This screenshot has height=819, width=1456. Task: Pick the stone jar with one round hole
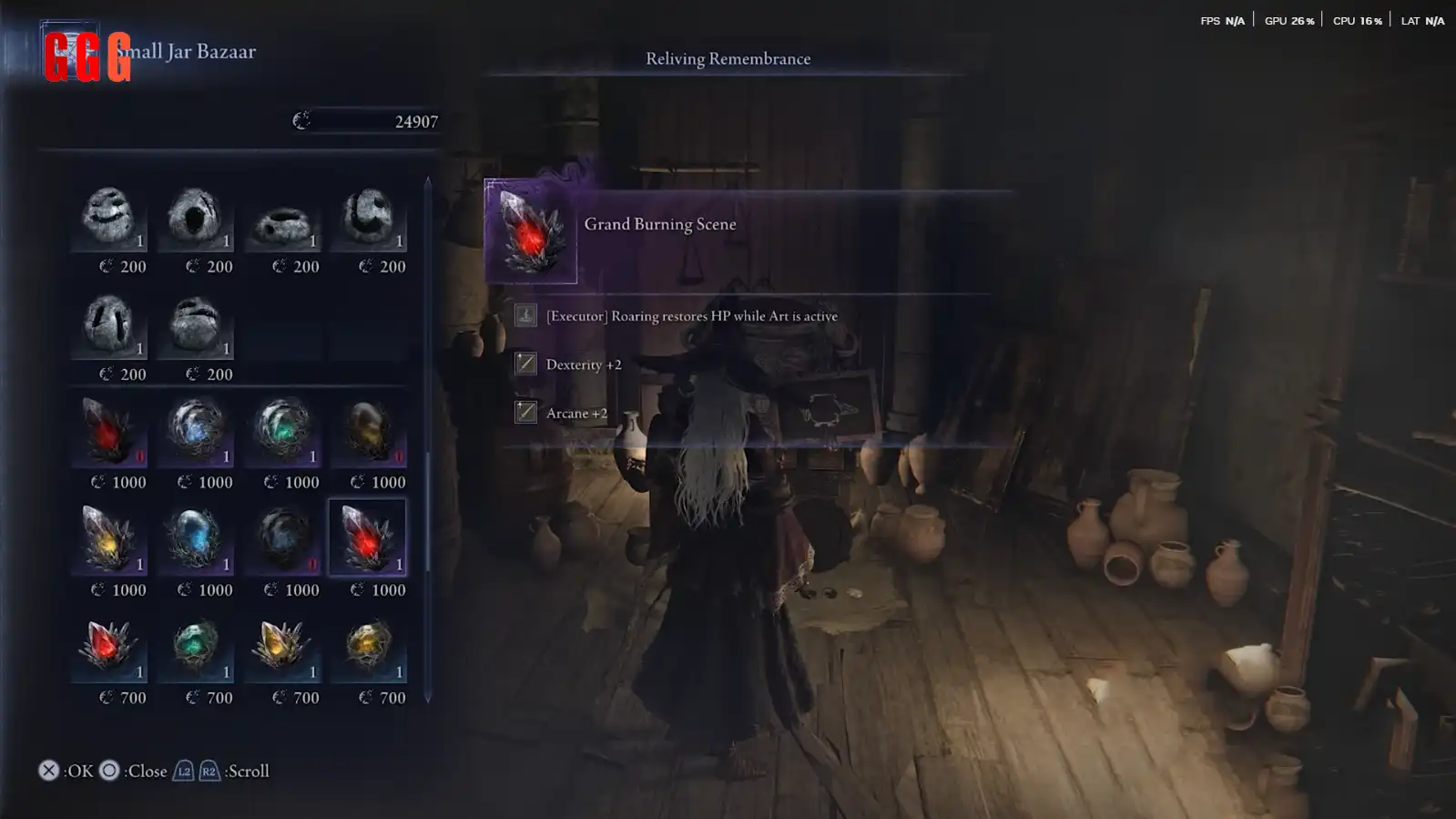click(195, 219)
